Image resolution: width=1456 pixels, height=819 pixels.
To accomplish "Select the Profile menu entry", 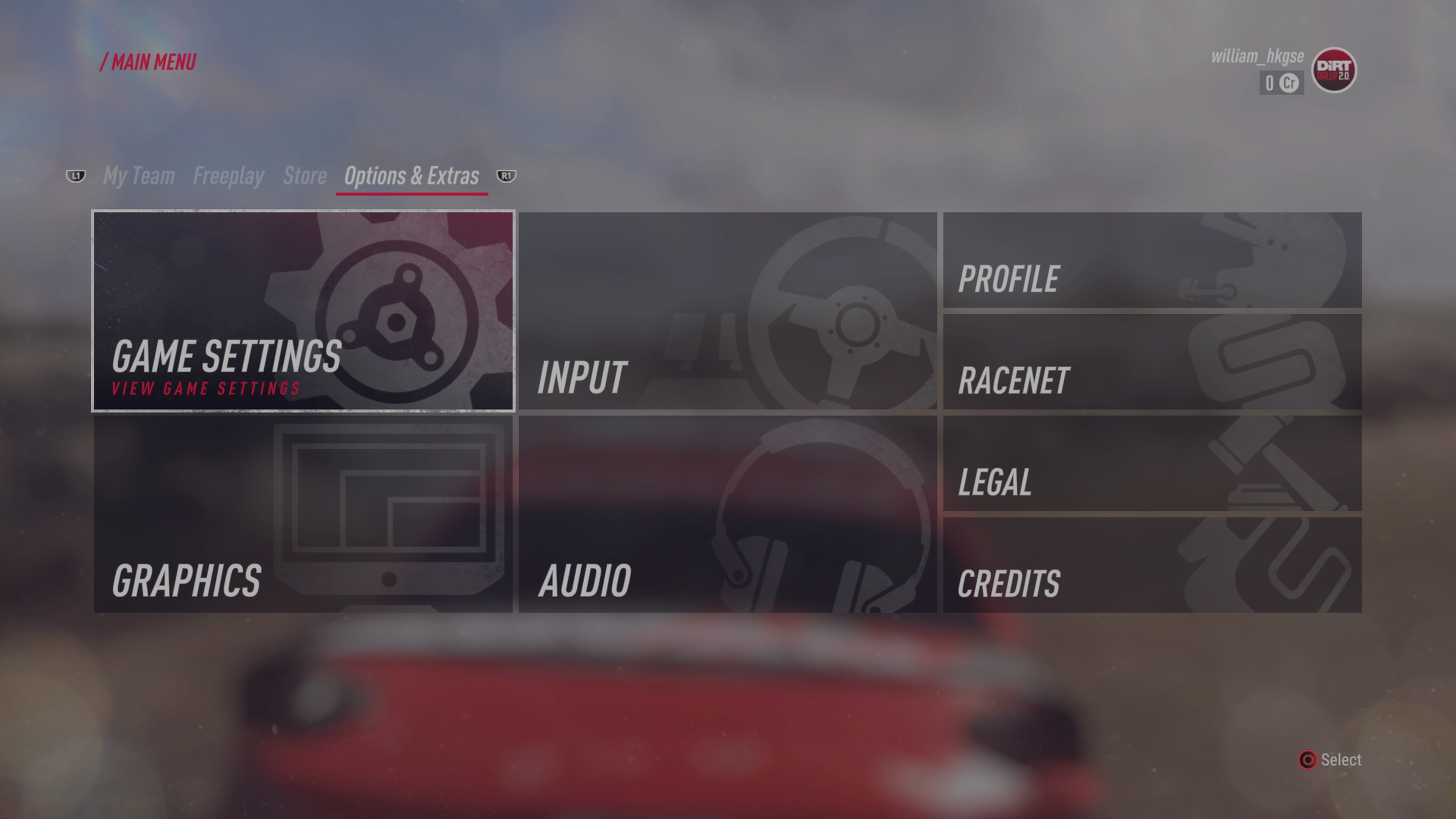I will pyautogui.click(x=1152, y=260).
